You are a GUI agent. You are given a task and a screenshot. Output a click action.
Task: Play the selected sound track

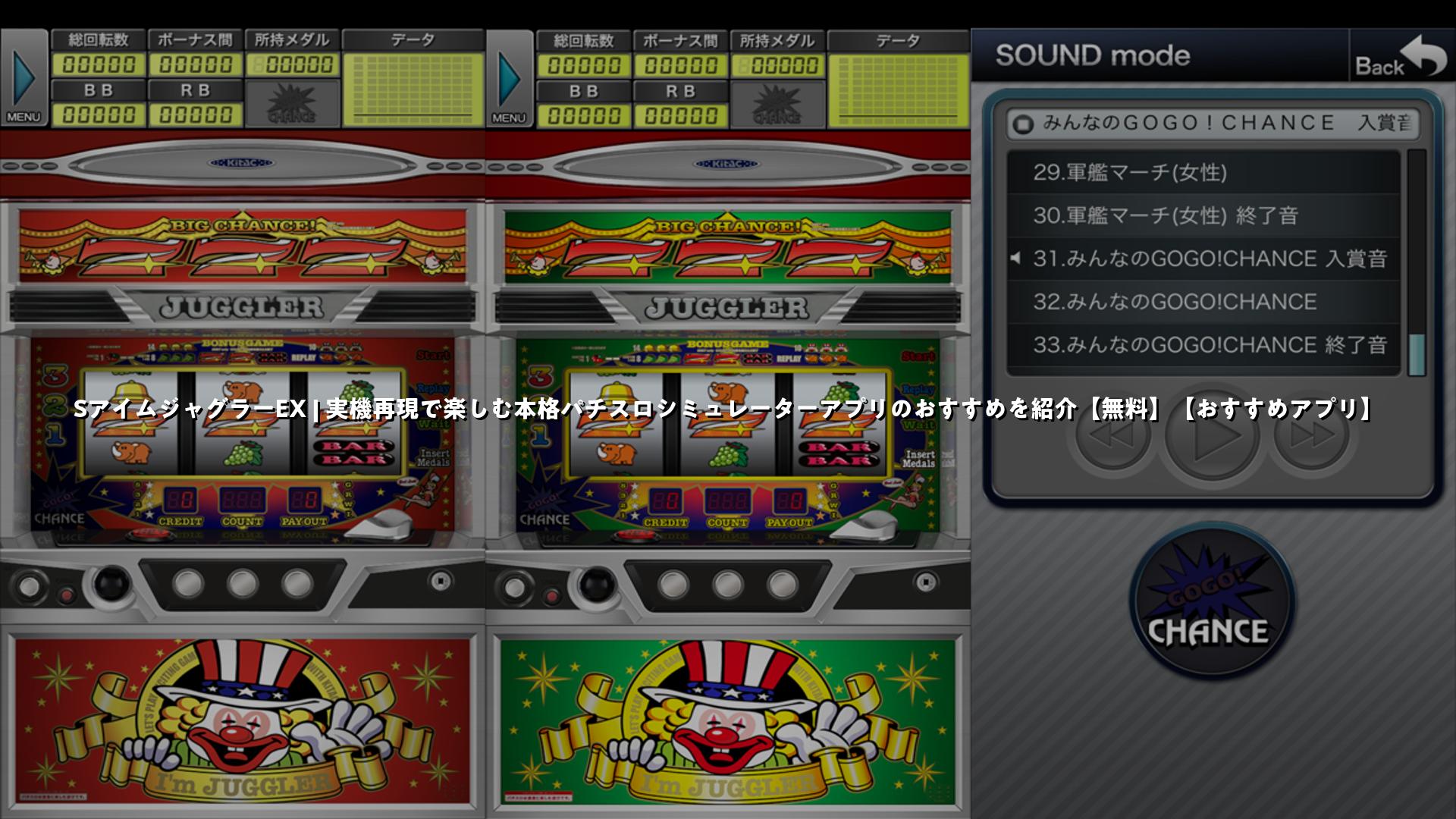(x=1212, y=436)
